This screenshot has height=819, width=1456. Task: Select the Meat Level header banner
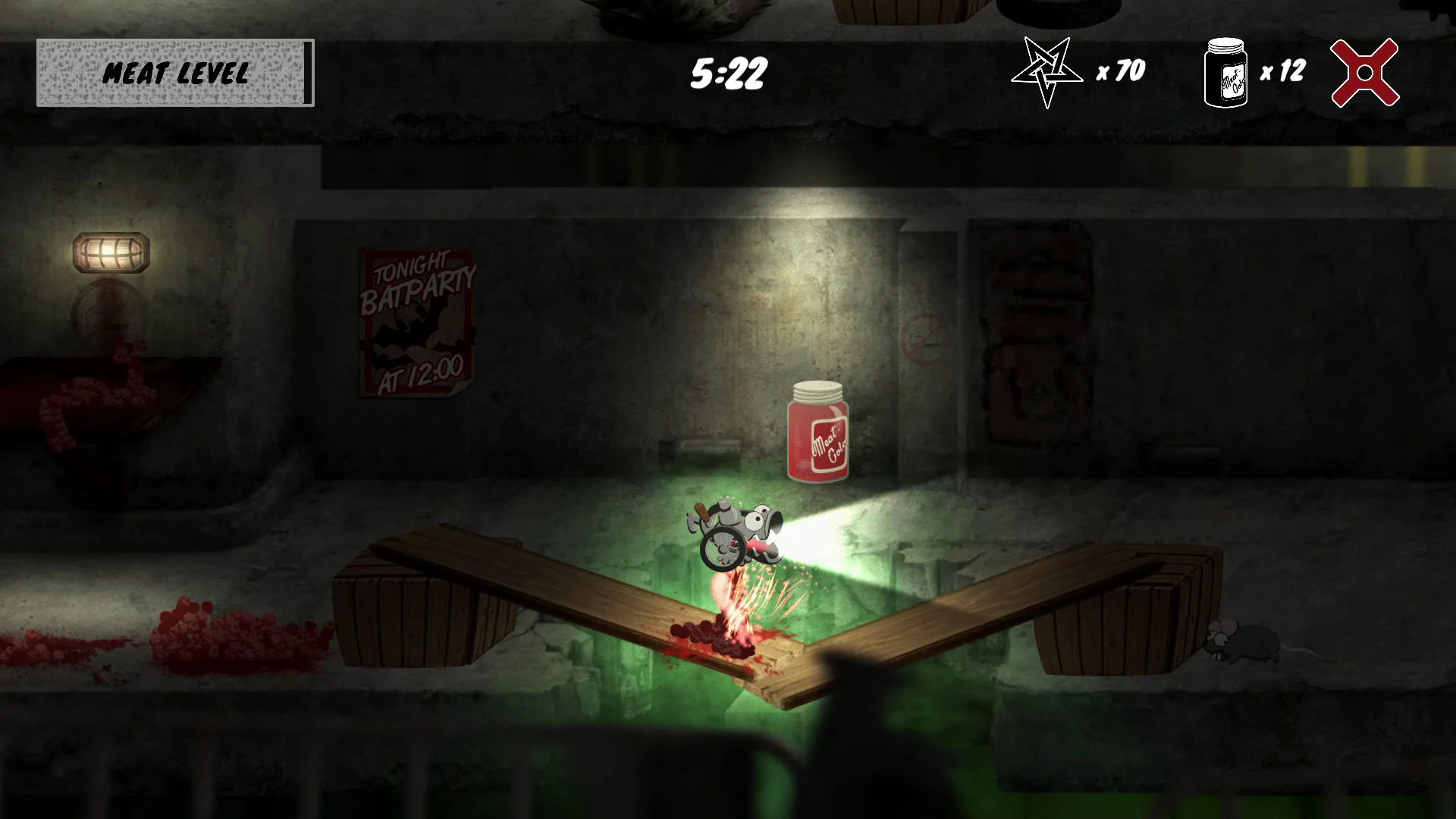(x=175, y=74)
